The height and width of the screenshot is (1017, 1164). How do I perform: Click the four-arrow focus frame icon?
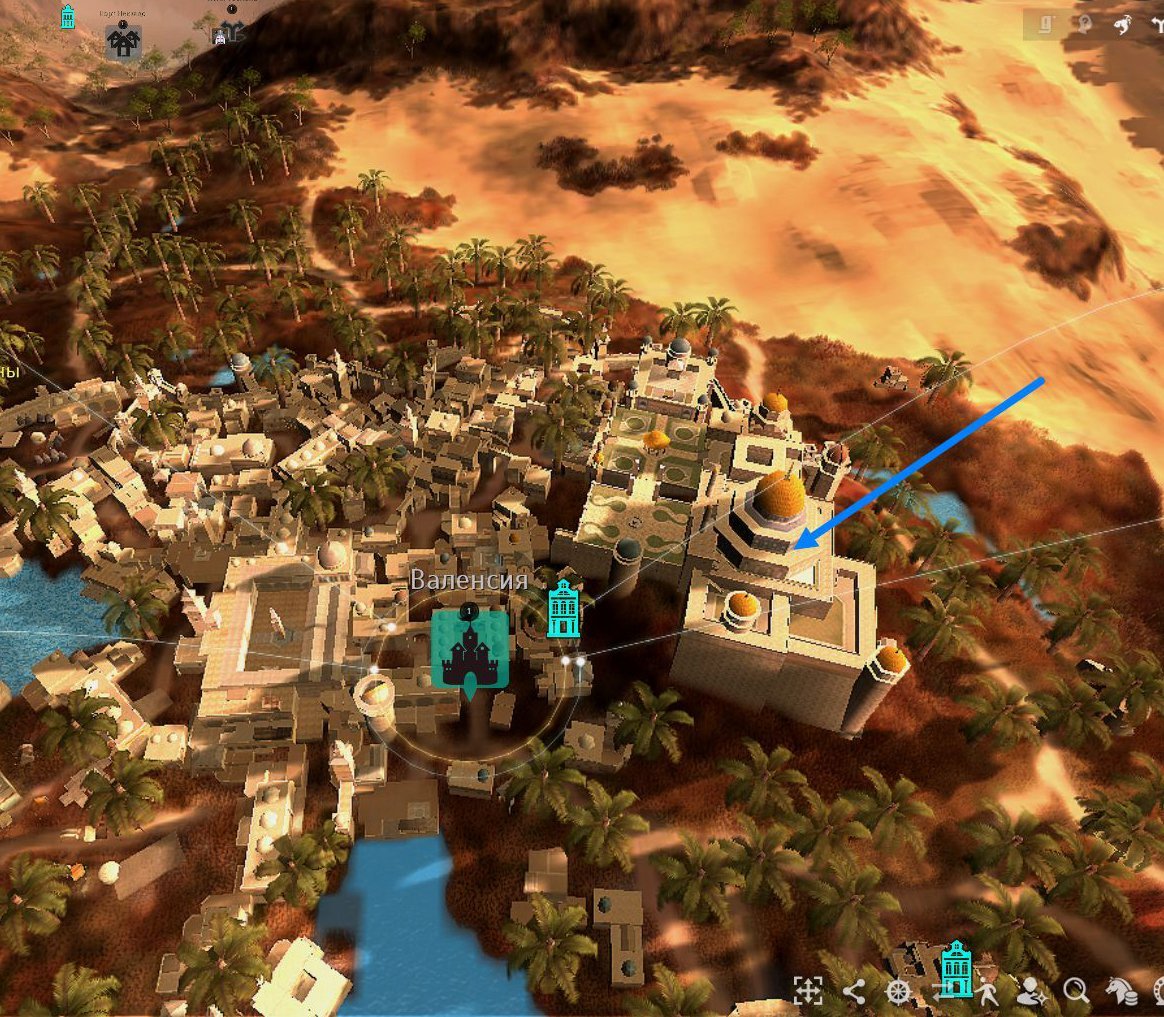point(807,990)
